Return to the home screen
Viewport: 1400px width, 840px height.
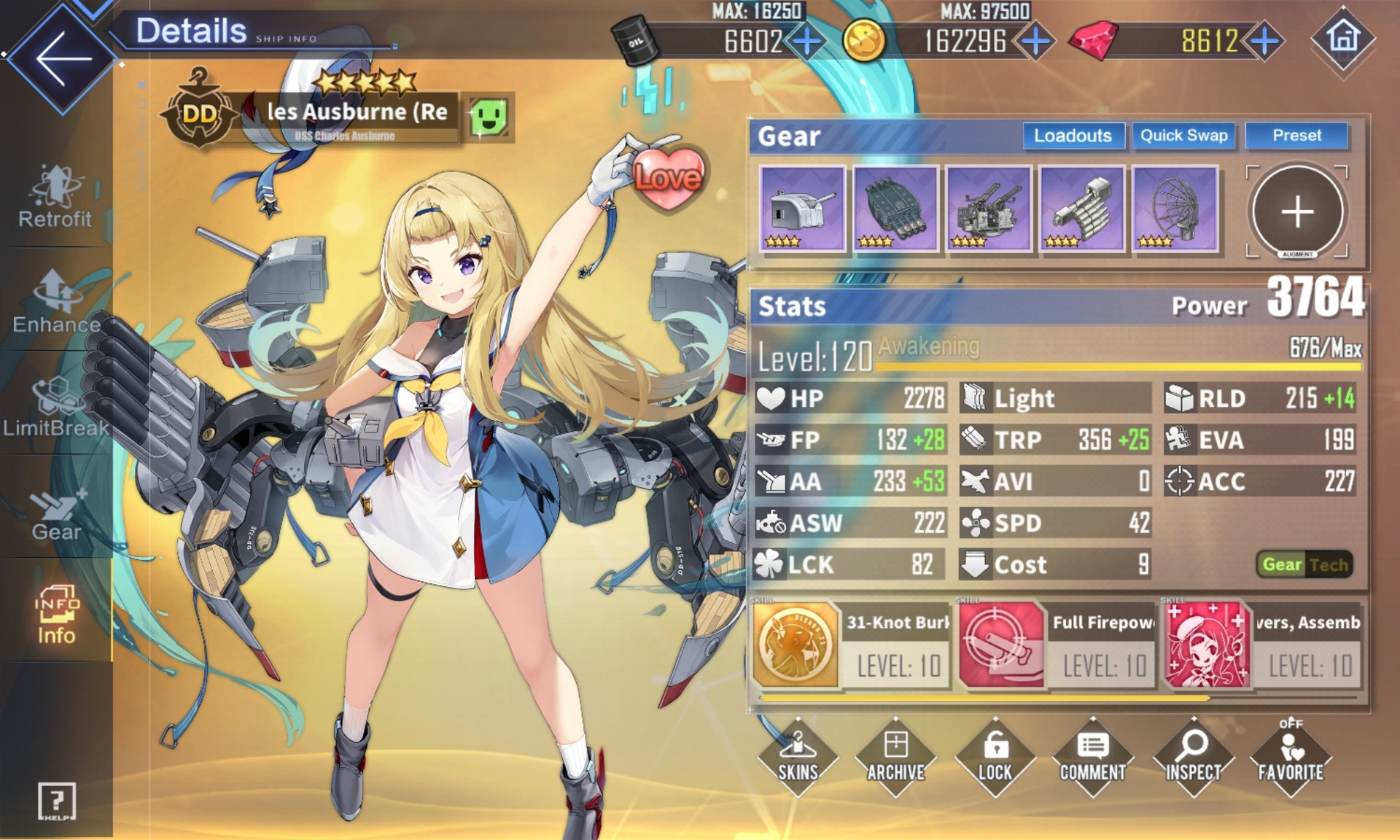1343,38
